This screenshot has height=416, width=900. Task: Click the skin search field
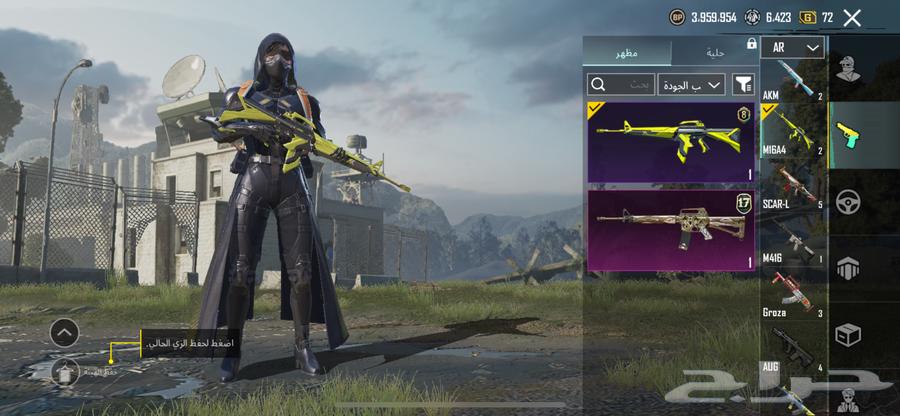[620, 85]
